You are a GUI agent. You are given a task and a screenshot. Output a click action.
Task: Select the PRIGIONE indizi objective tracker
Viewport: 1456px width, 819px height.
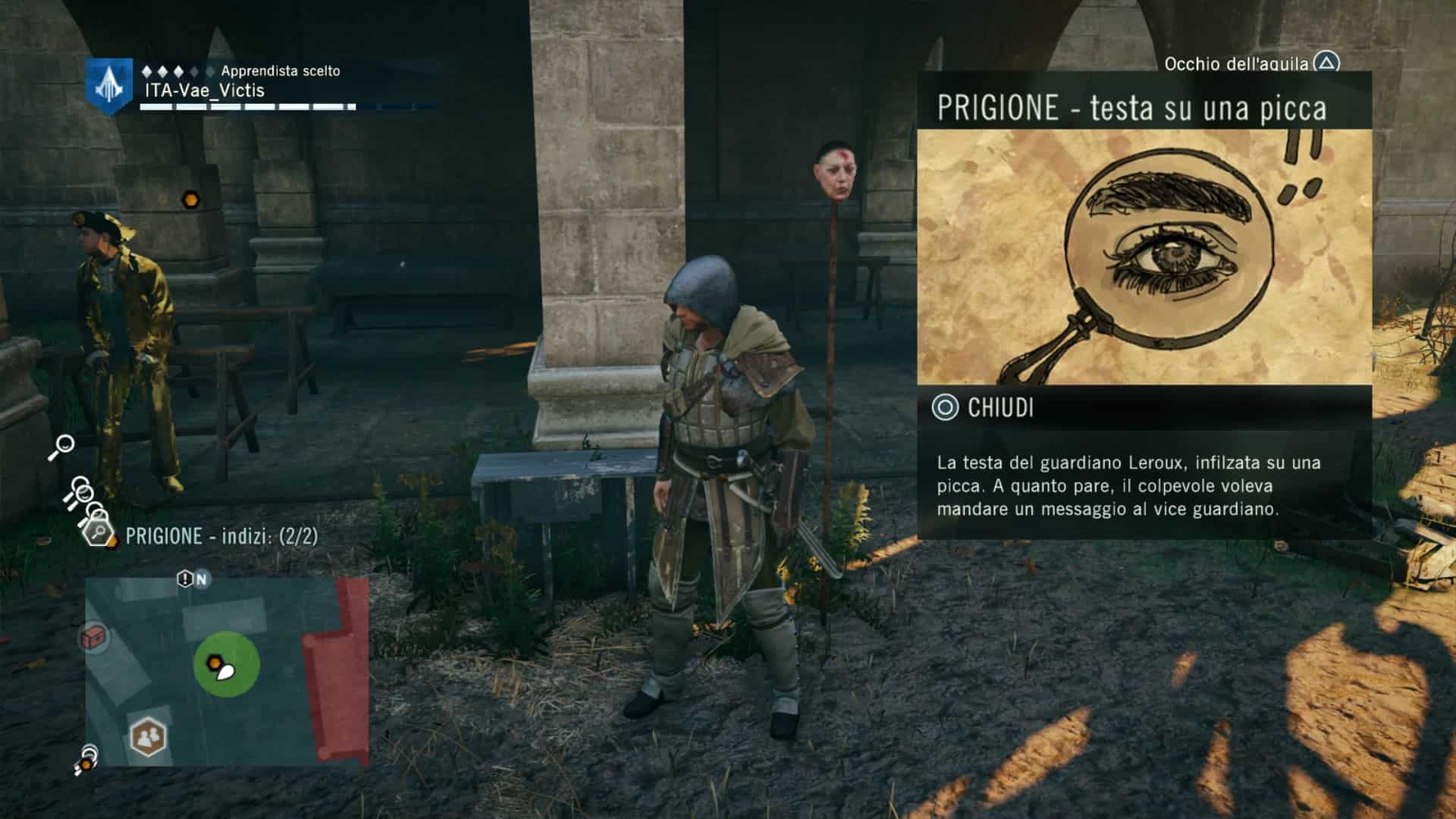point(221,536)
